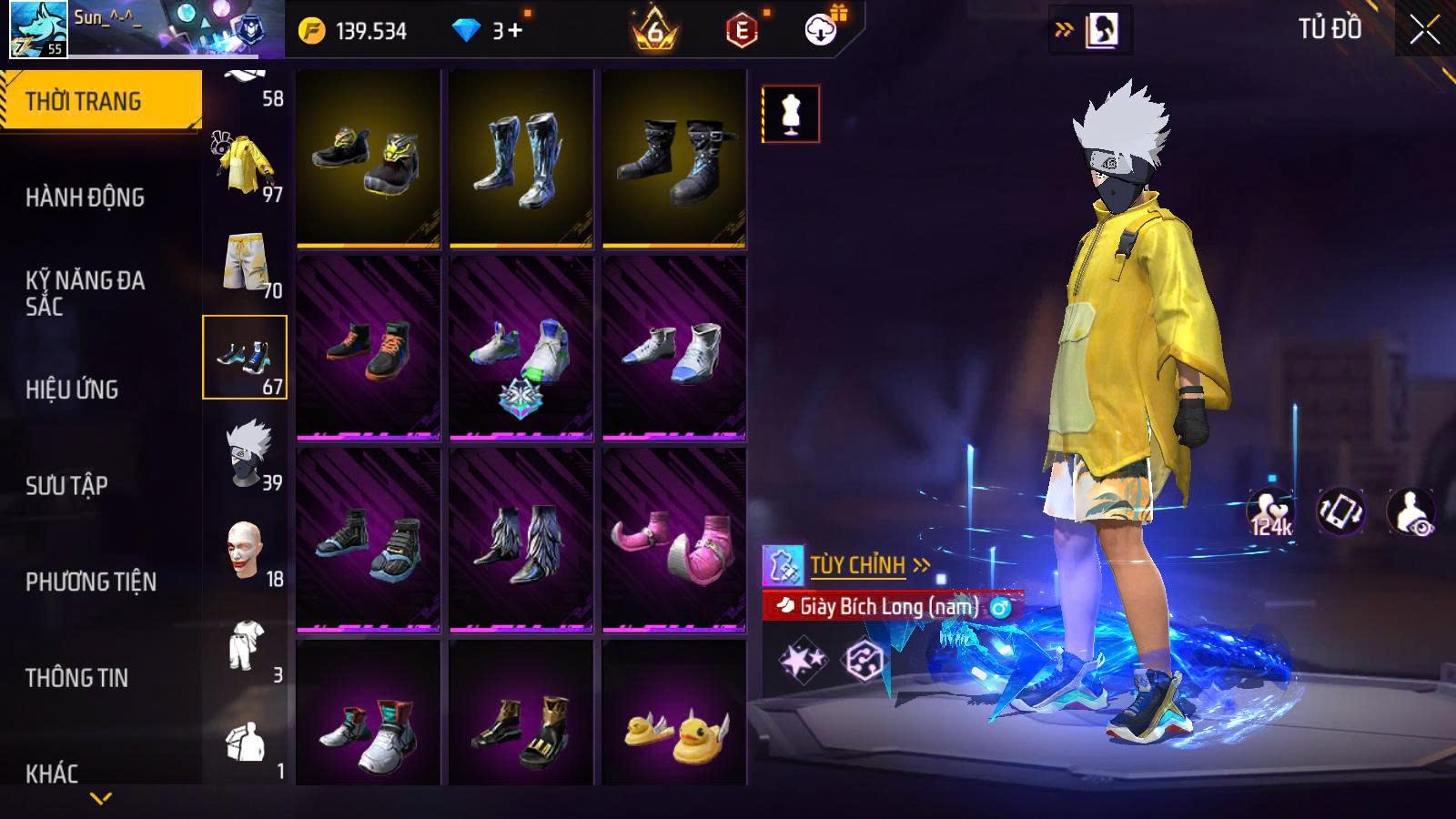1456x819 pixels.
Task: Choose the shorts bottoms category
Action: [246, 263]
